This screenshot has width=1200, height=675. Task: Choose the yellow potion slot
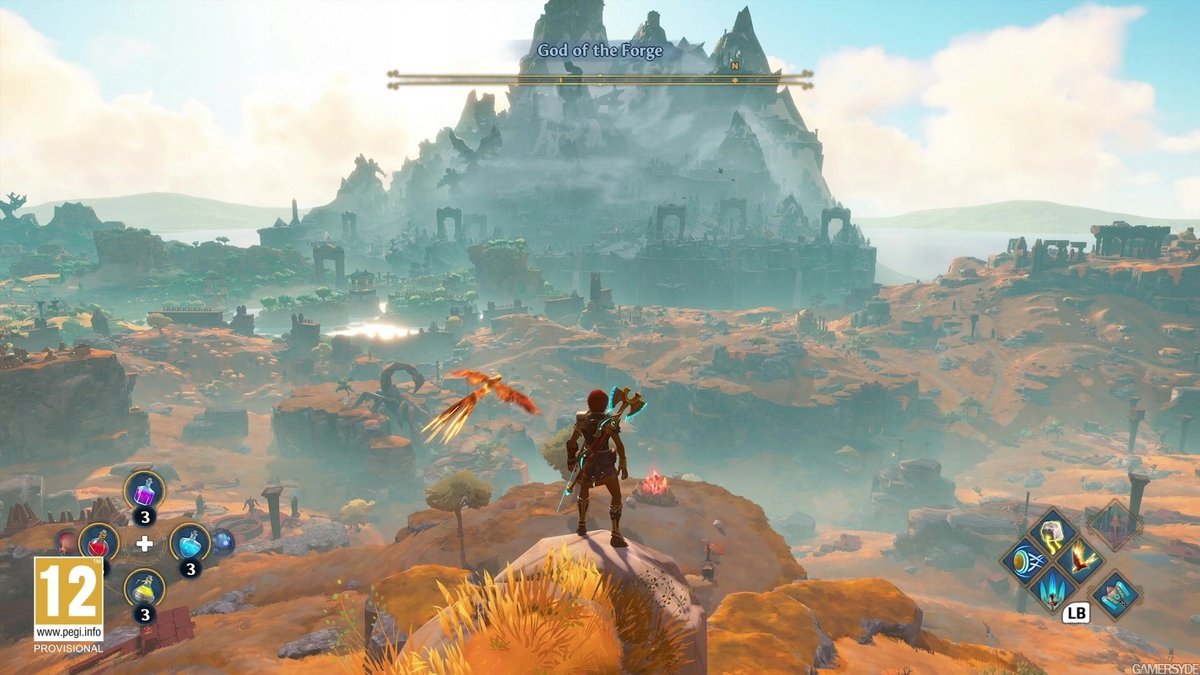click(x=144, y=587)
